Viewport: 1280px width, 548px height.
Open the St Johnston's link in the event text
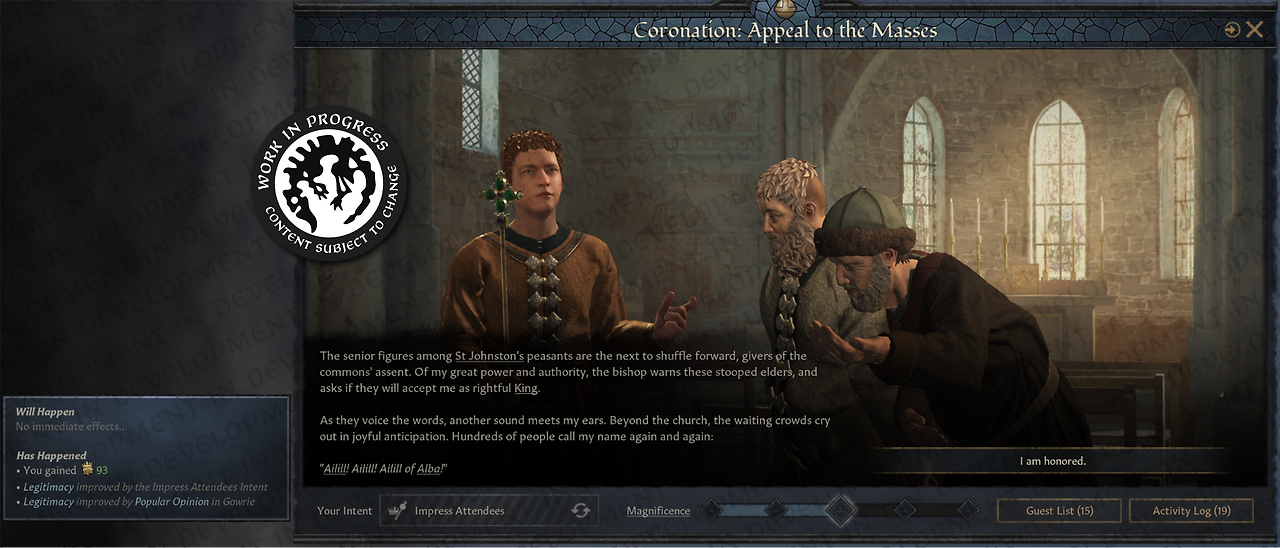pos(489,356)
